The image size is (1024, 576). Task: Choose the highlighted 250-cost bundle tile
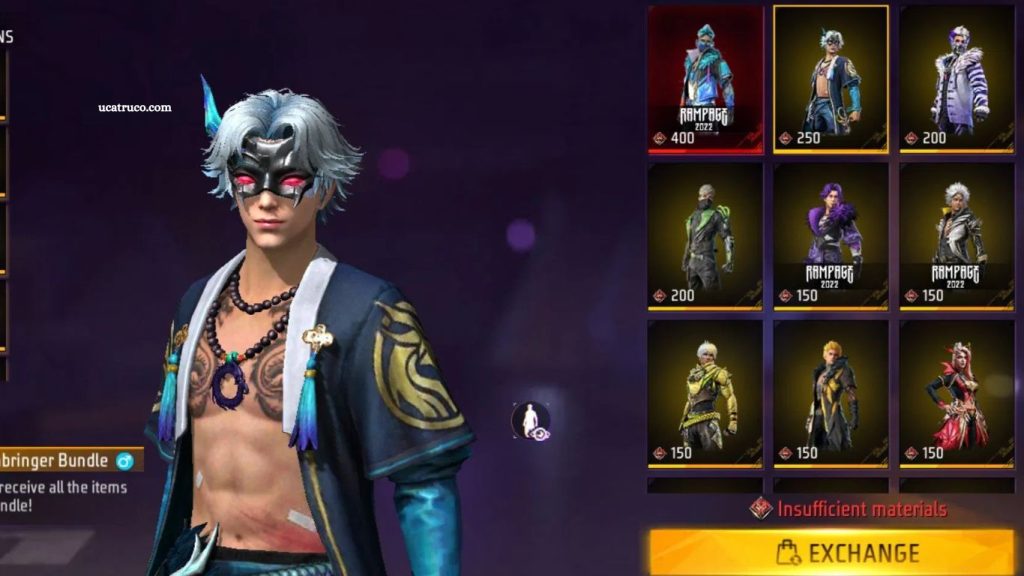point(831,79)
